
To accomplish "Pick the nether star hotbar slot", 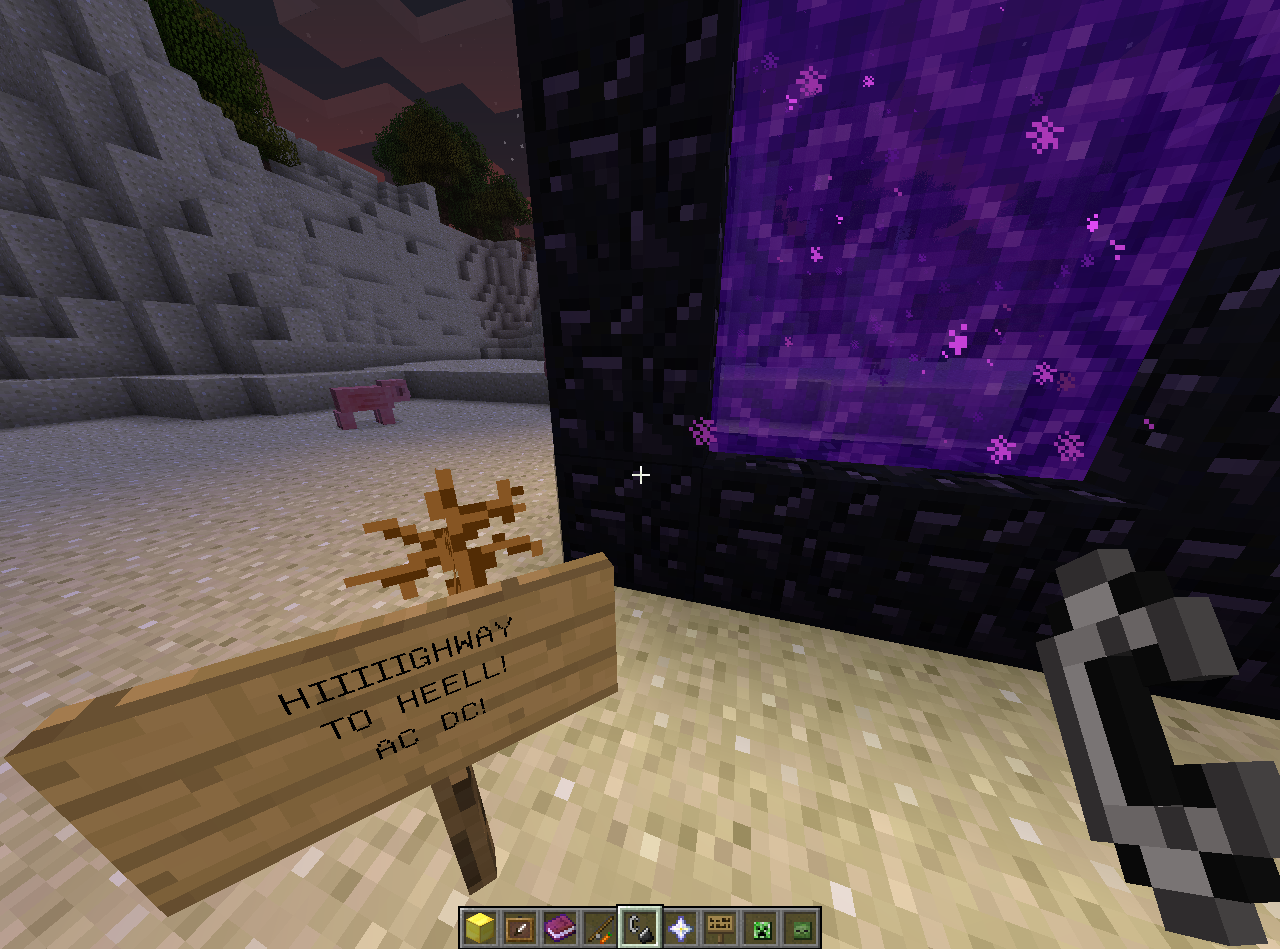I will [680, 927].
